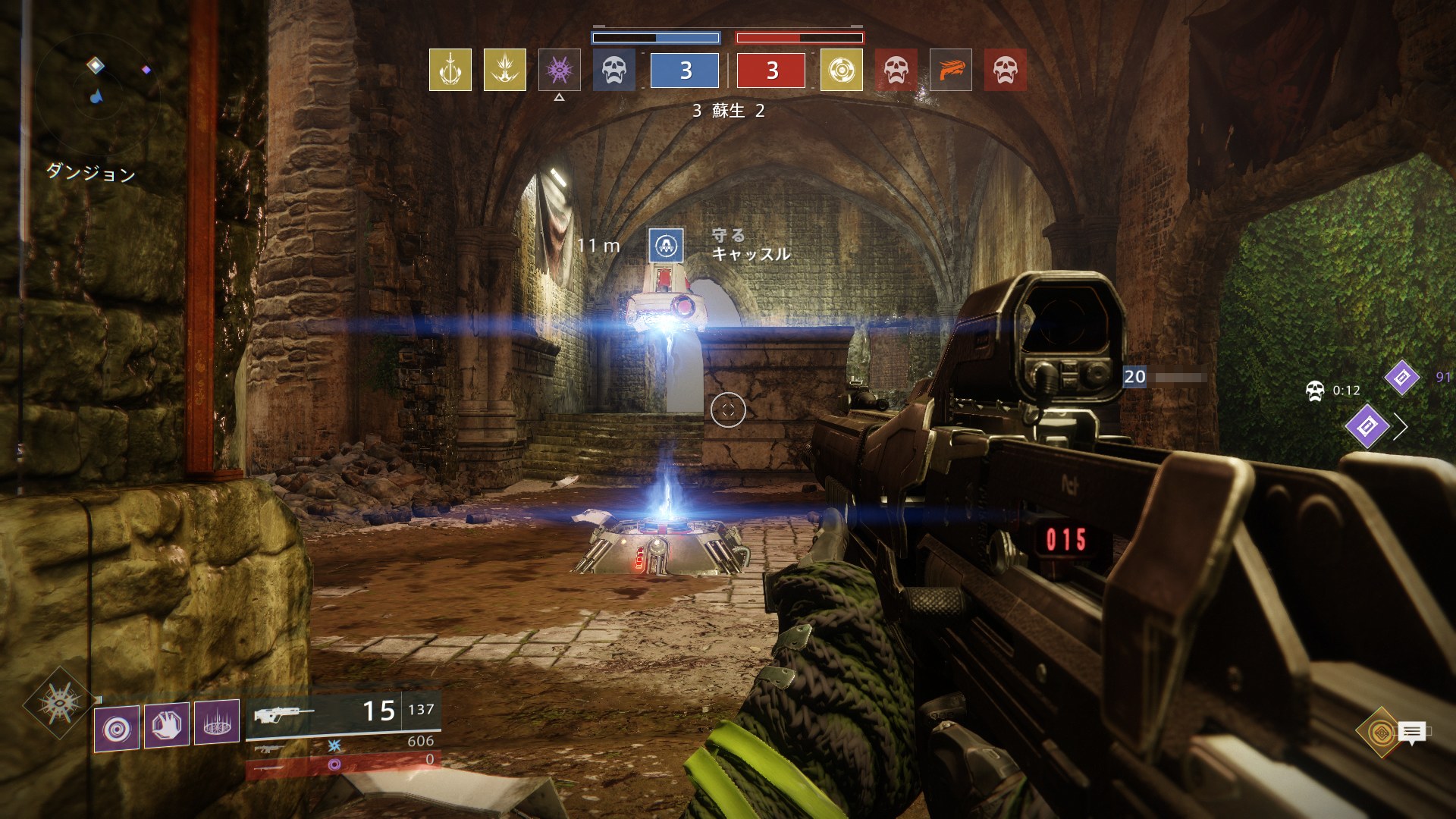Viewport: 1456px width, 819px height.
Task: Select the yellow flame emblem teammate icon
Action: pyautogui.click(x=505, y=70)
